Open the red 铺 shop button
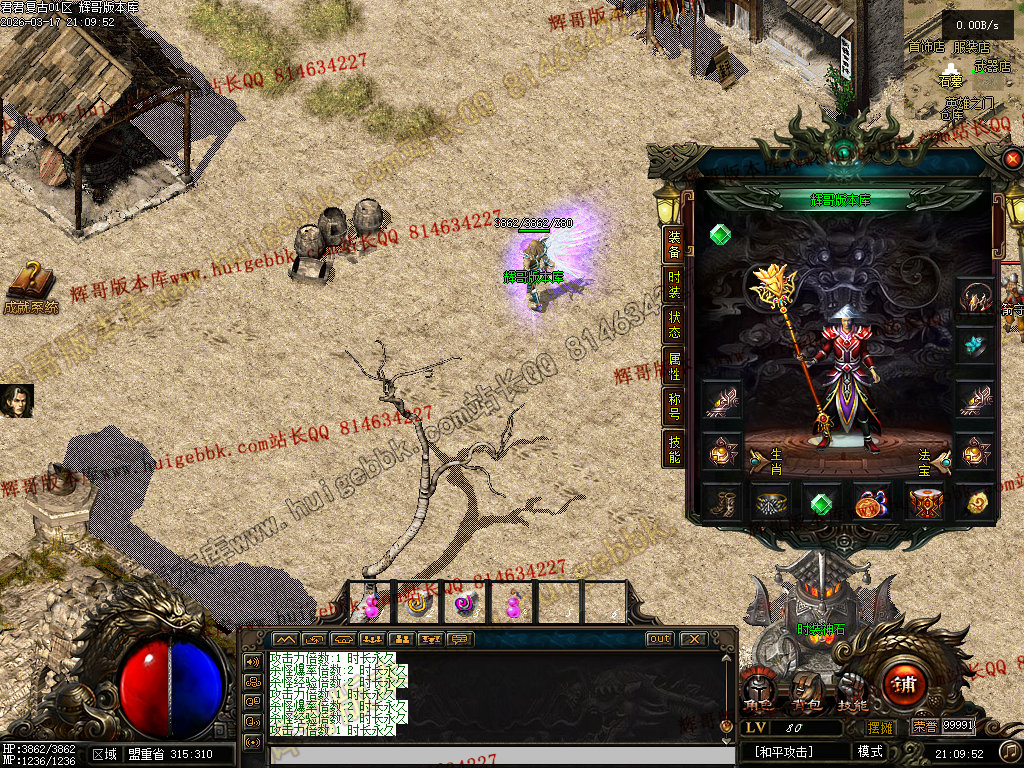The height and width of the screenshot is (768, 1024). tap(904, 685)
